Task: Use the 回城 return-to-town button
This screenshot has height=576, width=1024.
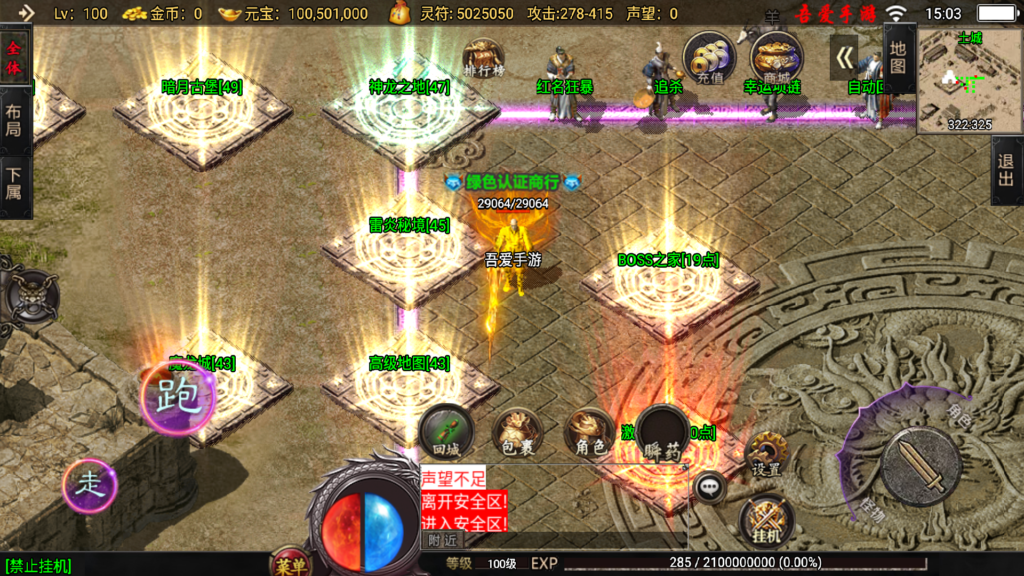Action: coord(445,430)
